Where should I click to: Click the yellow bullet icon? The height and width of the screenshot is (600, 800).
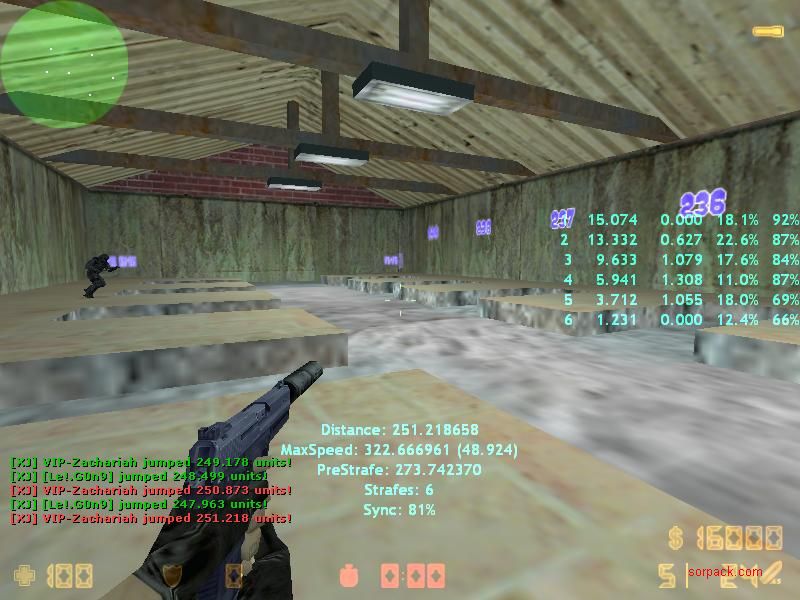(x=768, y=32)
